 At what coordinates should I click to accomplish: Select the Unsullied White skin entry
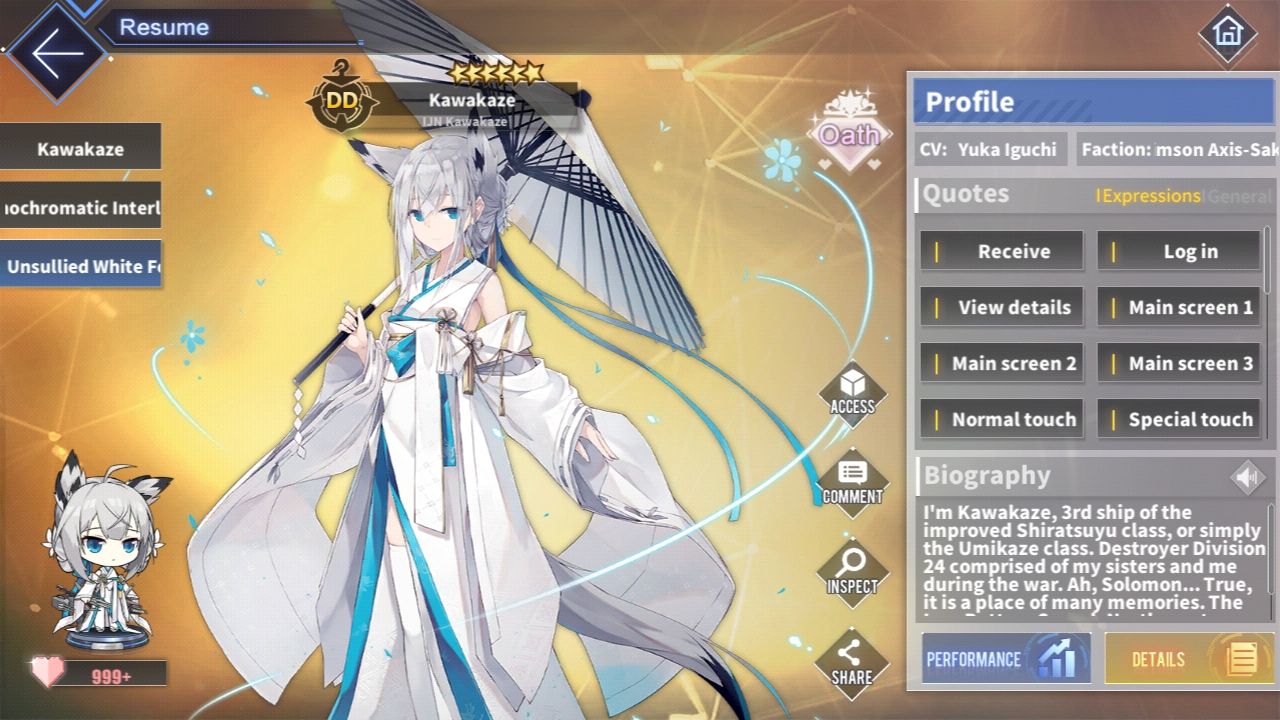[80, 266]
